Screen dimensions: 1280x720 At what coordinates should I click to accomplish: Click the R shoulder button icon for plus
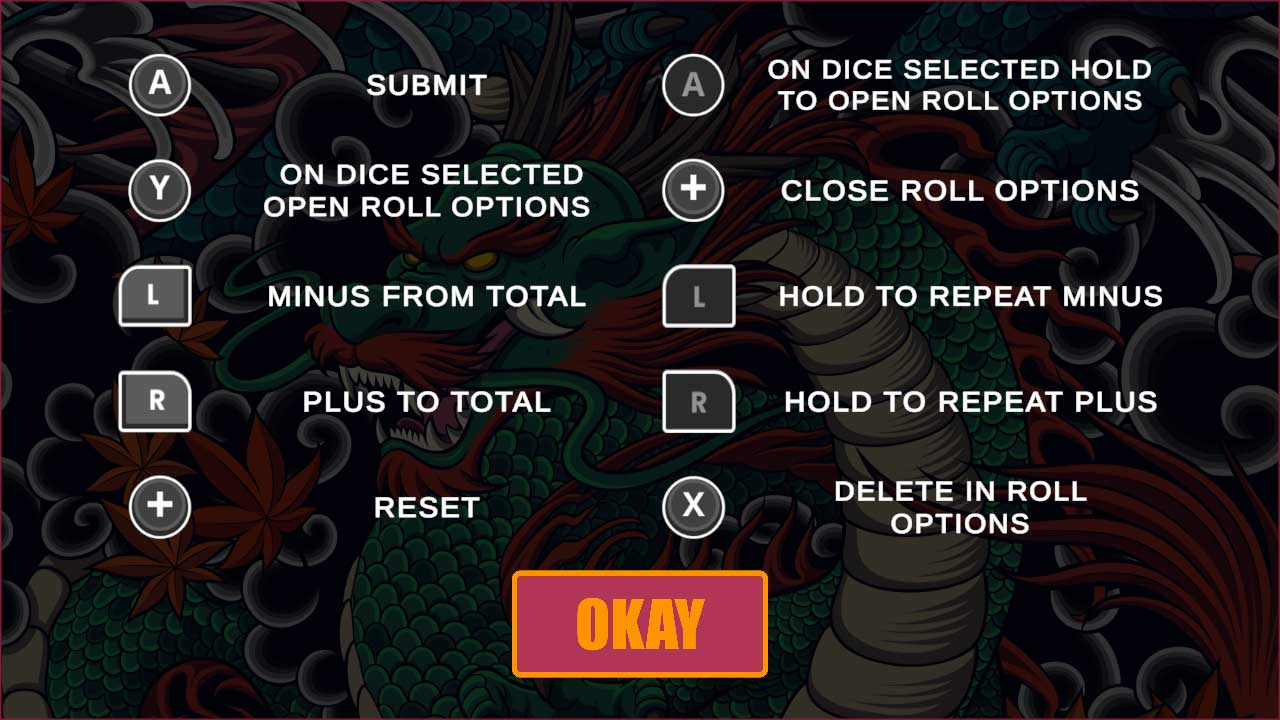[155, 402]
